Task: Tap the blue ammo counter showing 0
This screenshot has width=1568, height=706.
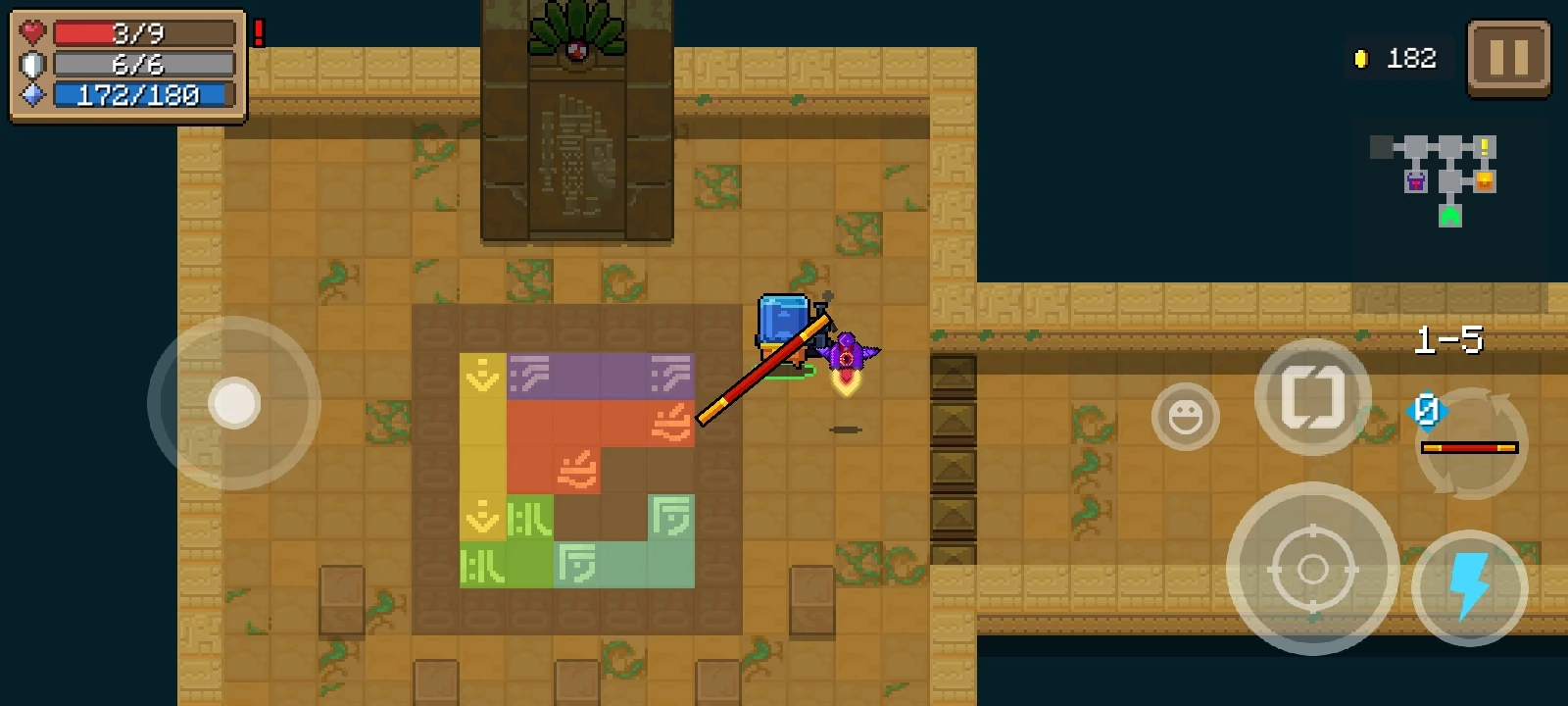Action: tap(1428, 413)
